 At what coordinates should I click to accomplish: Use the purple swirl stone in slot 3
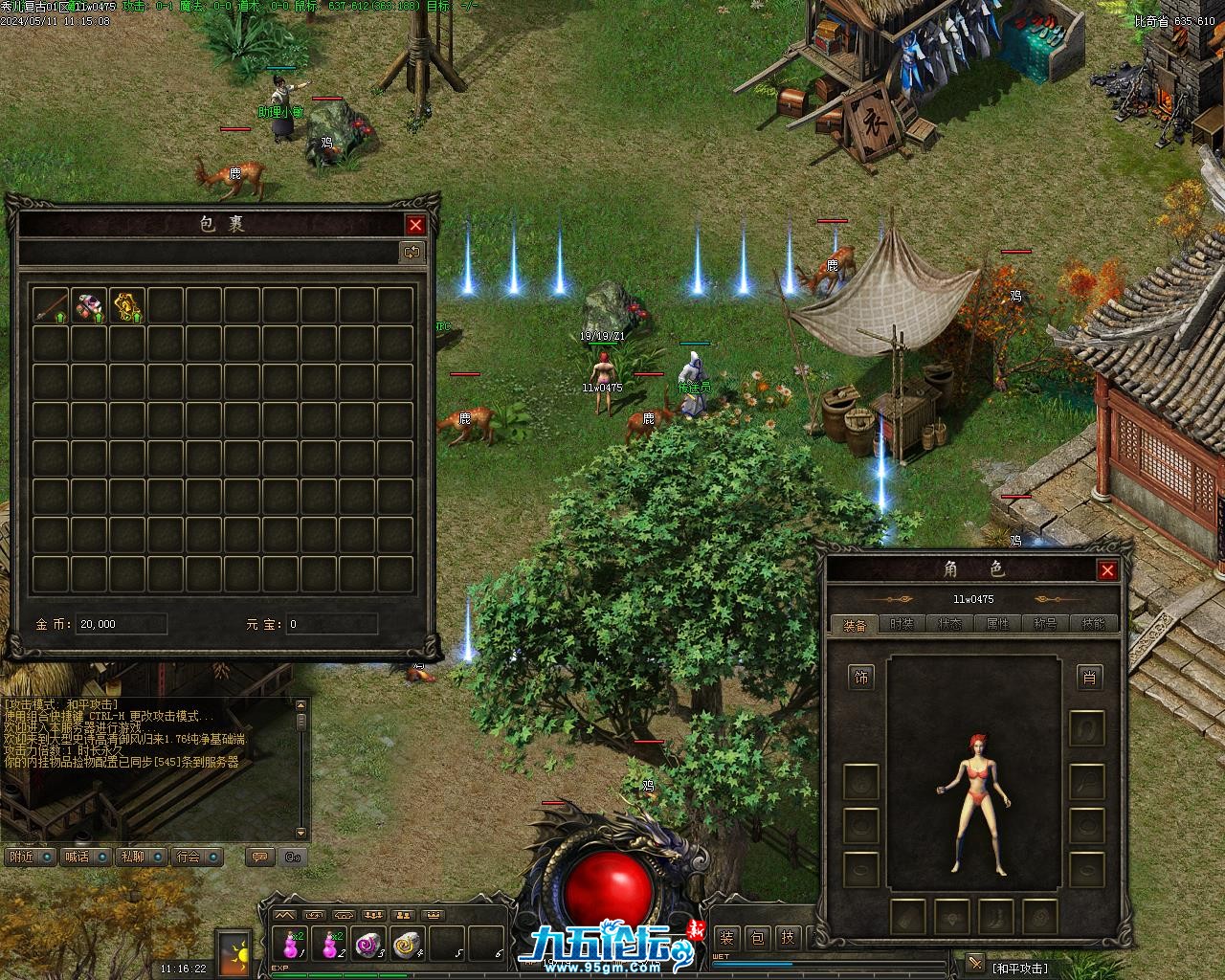click(x=367, y=945)
